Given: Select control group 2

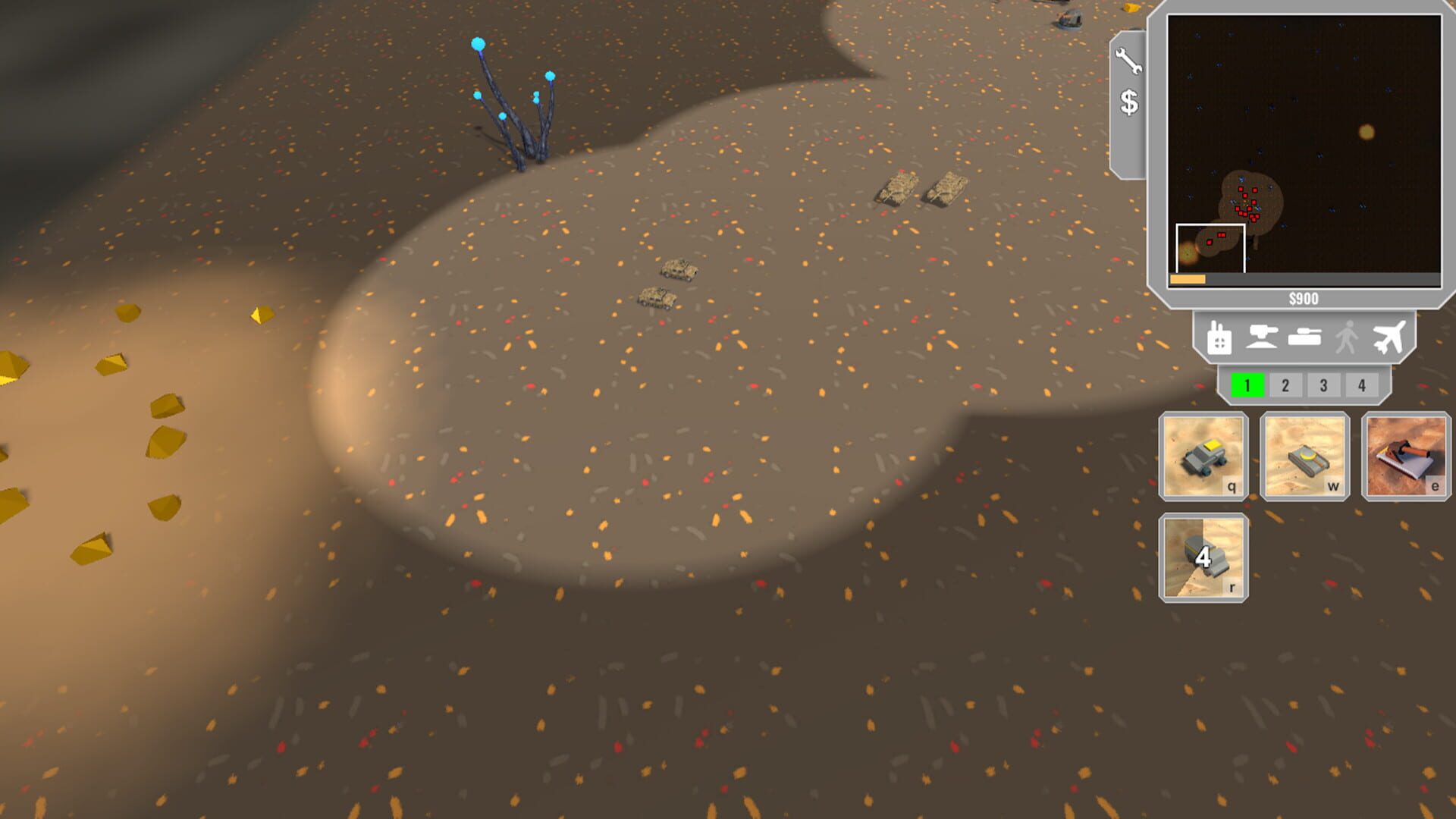Looking at the screenshot, I should click(x=1285, y=384).
